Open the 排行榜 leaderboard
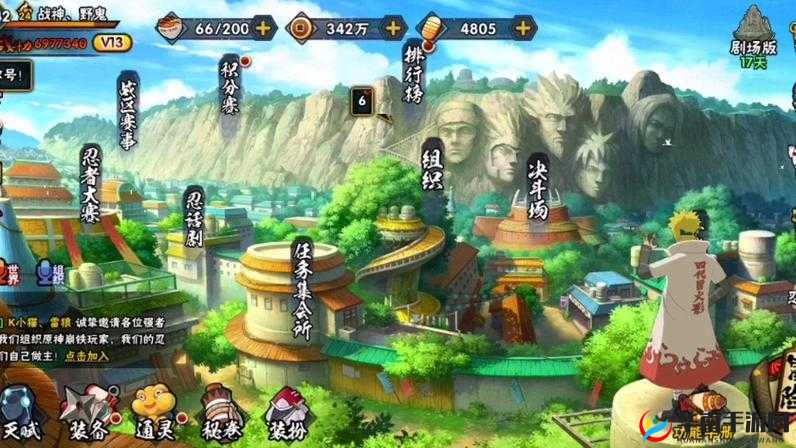 coord(414,71)
